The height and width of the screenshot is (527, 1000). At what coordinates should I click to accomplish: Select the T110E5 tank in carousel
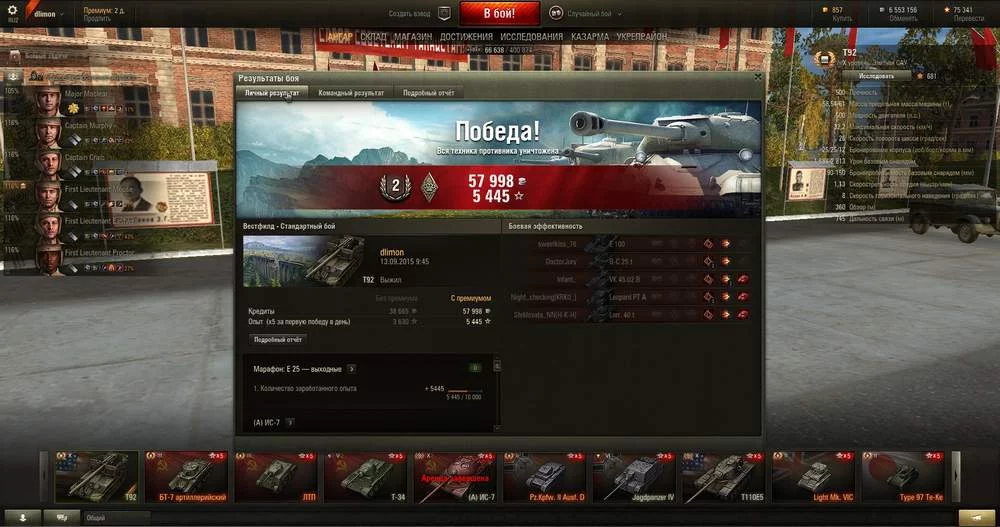[726, 477]
